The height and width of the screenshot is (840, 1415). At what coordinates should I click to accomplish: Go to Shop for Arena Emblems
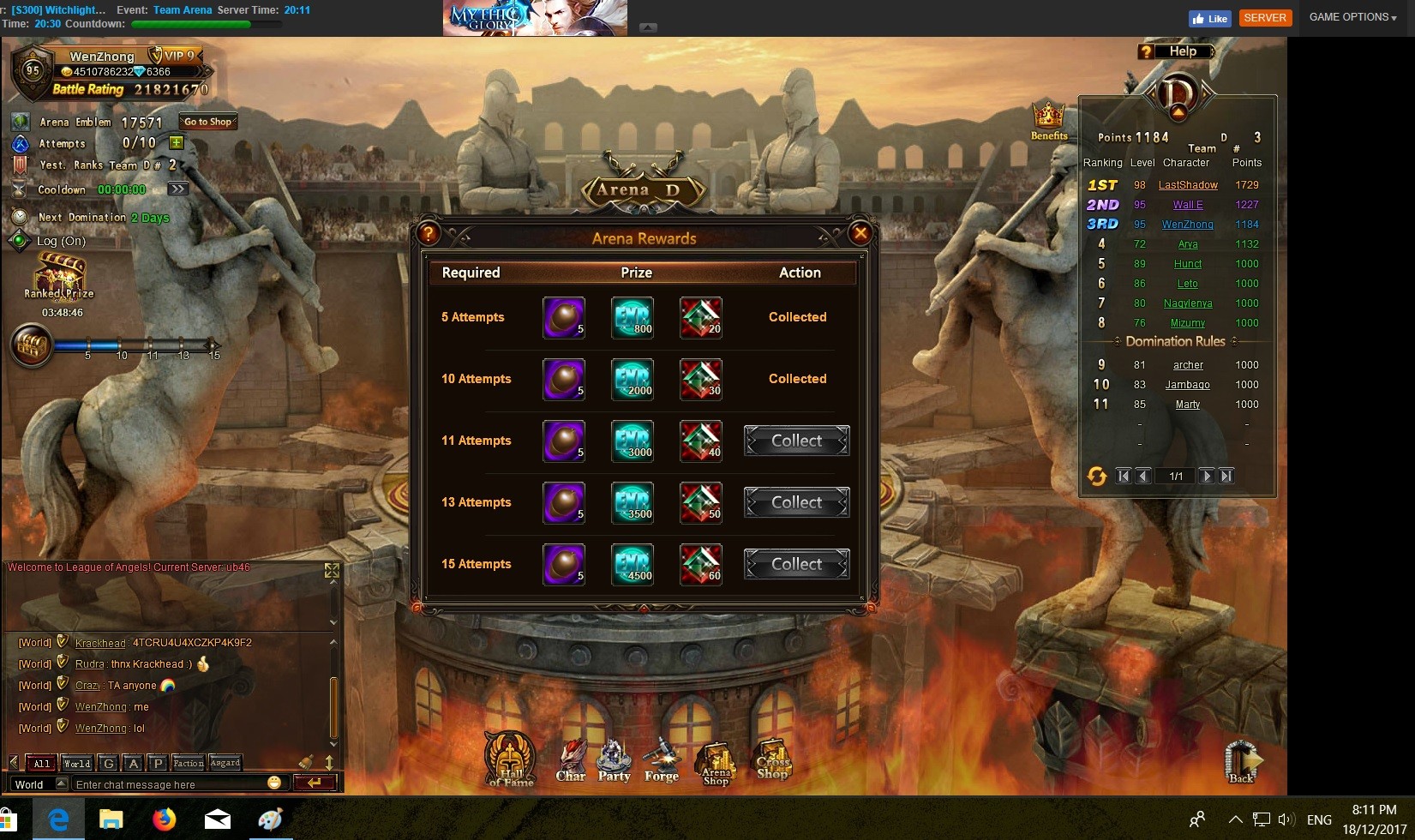coord(207,122)
